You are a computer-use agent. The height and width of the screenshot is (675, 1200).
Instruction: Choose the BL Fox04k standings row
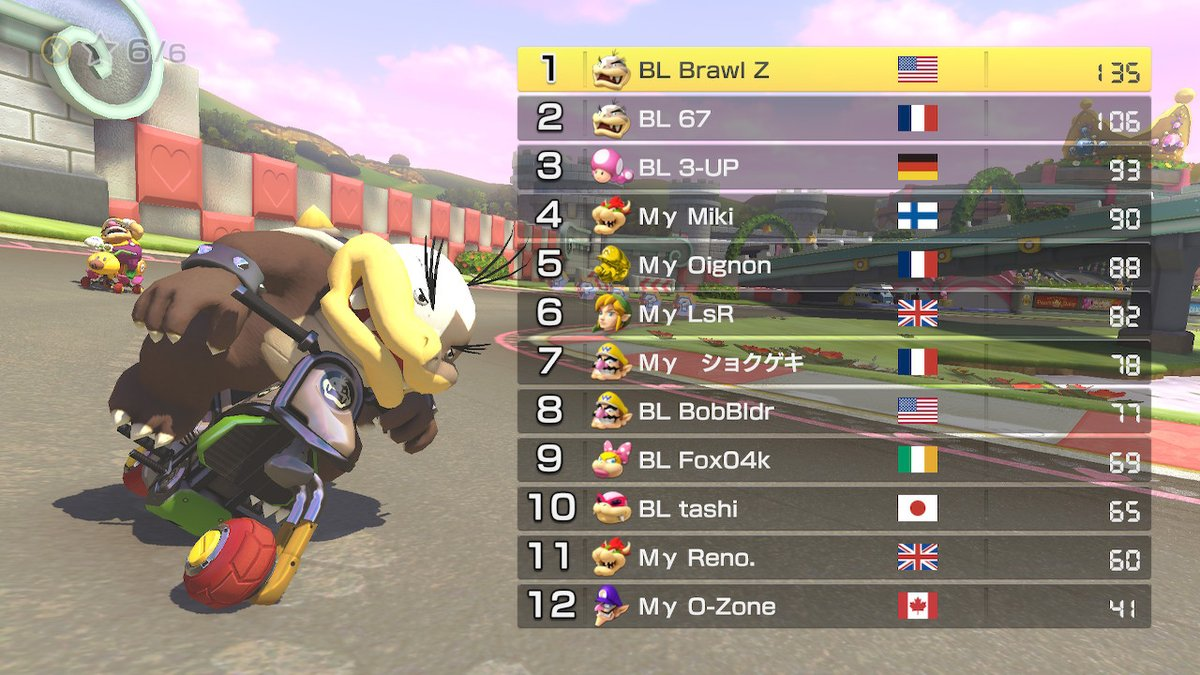point(833,460)
